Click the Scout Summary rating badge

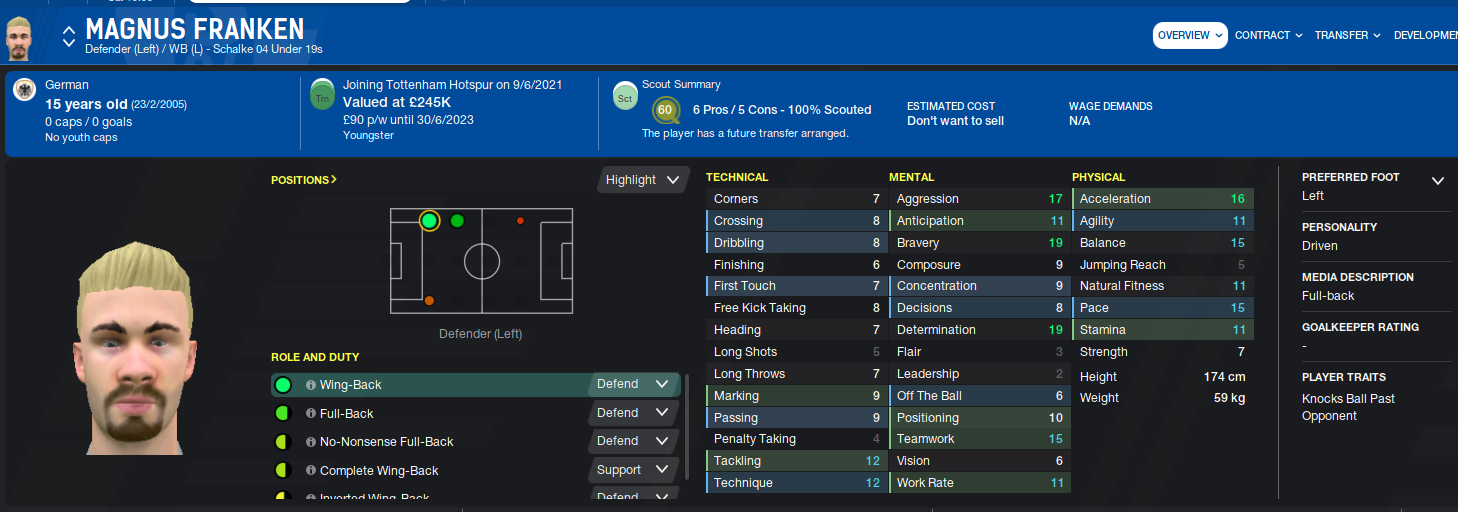(x=664, y=110)
